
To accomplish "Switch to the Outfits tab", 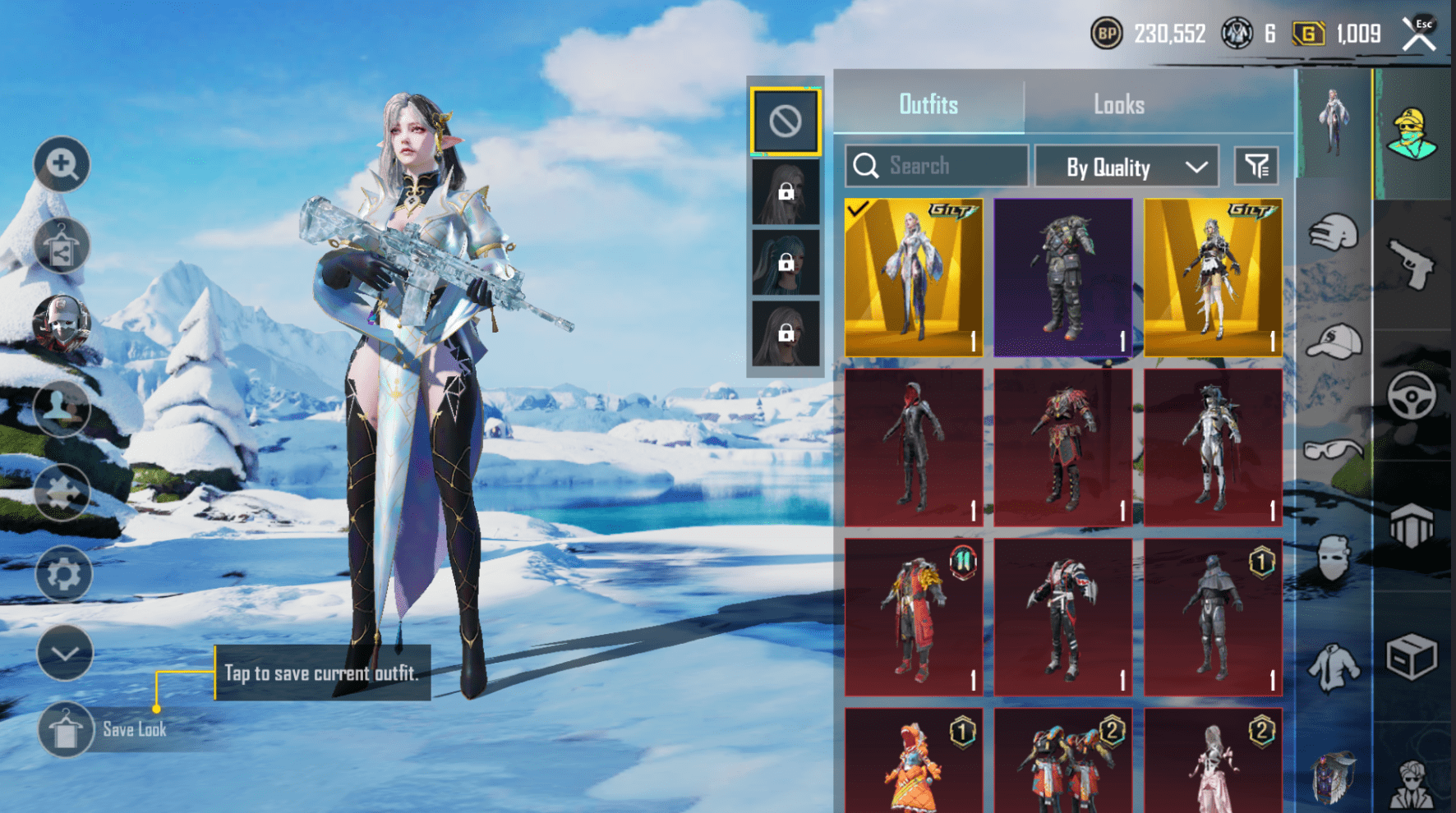I will [x=928, y=104].
